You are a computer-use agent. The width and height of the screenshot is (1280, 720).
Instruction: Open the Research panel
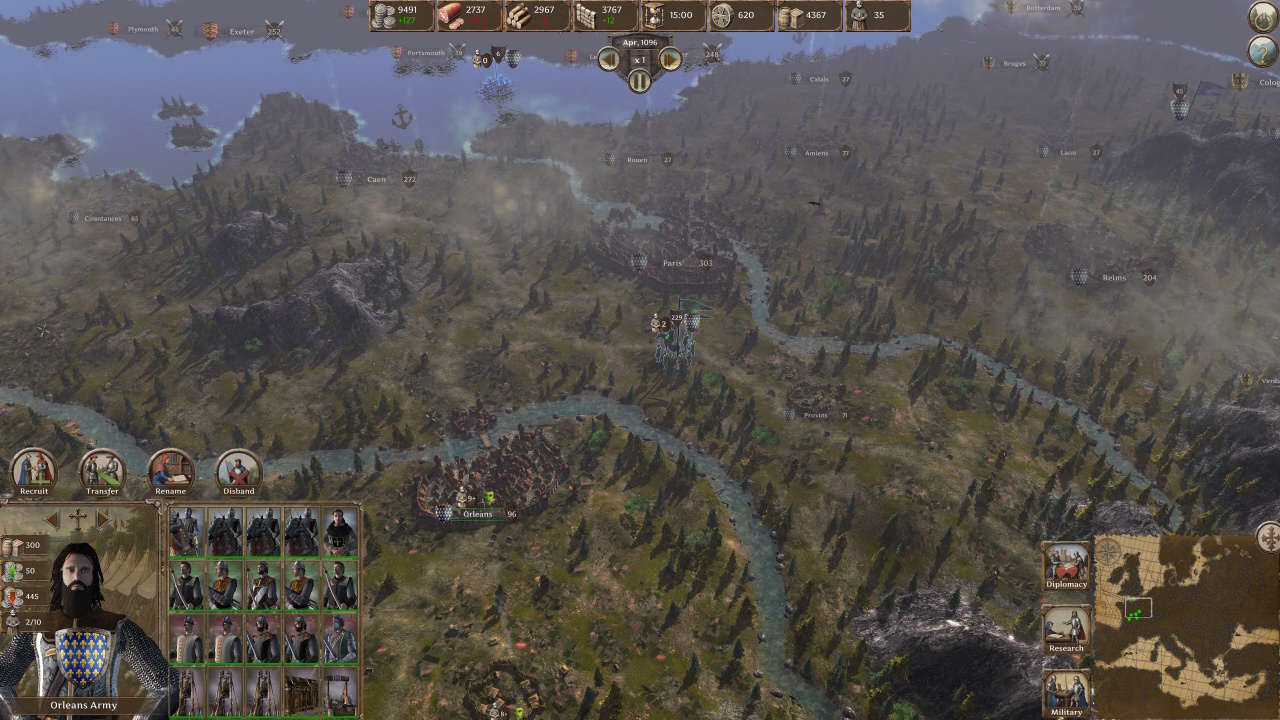[x=1066, y=628]
